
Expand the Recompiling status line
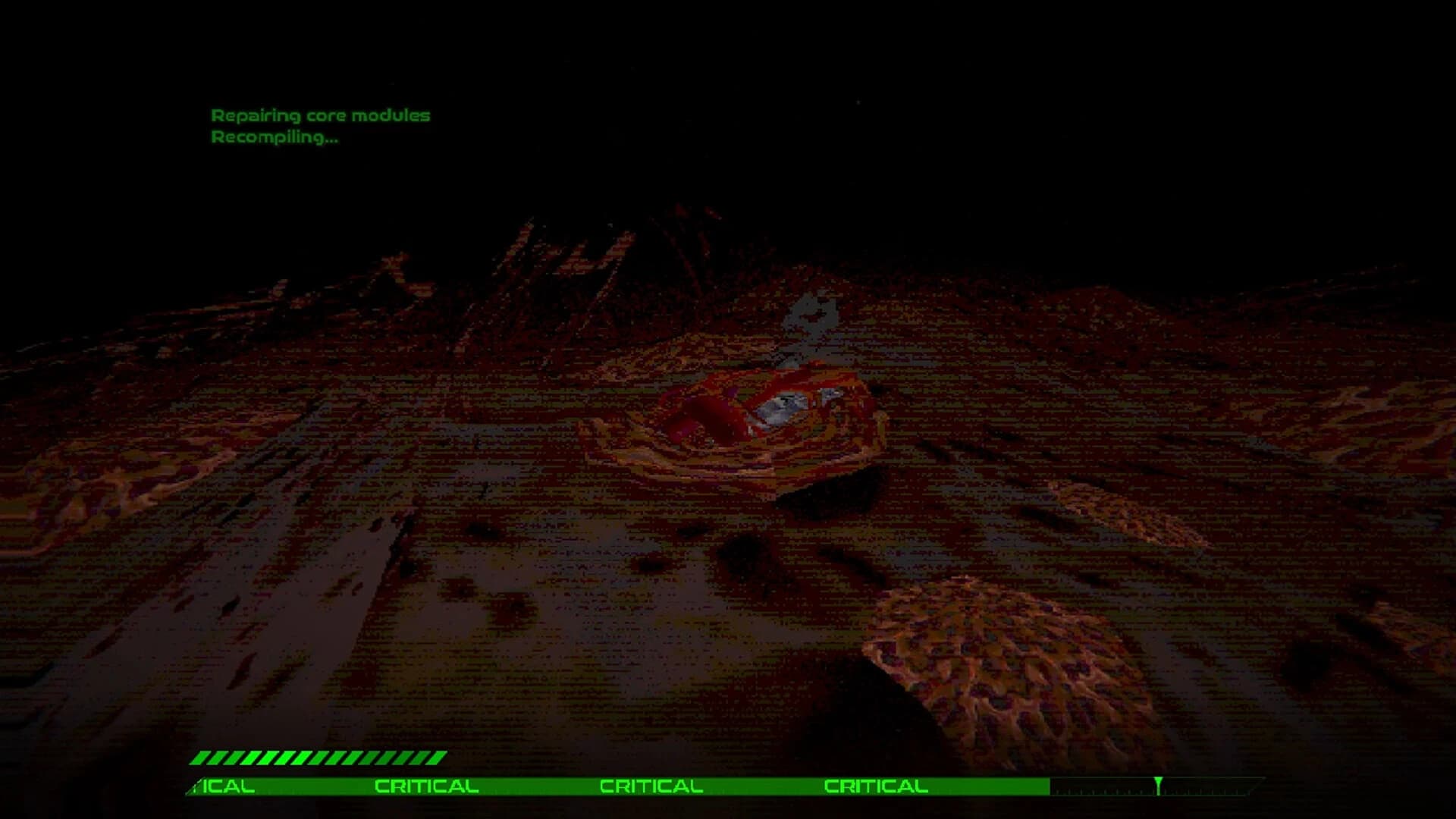[x=275, y=139]
